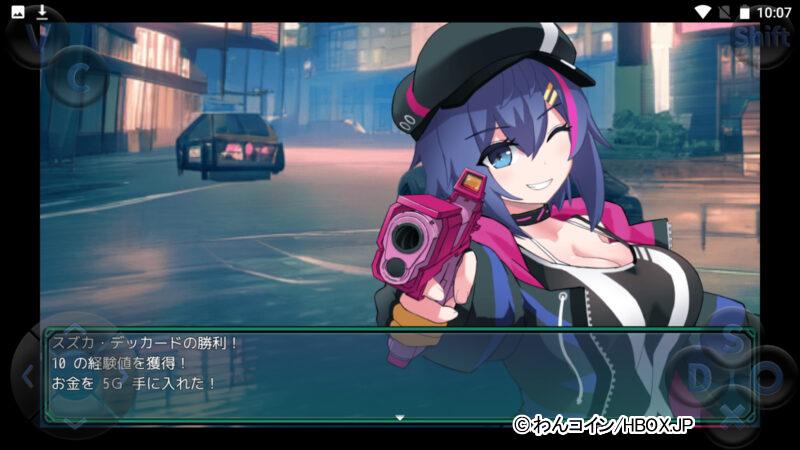Open the download notification in the status bar
This screenshot has height=450, width=800.
[42, 12]
